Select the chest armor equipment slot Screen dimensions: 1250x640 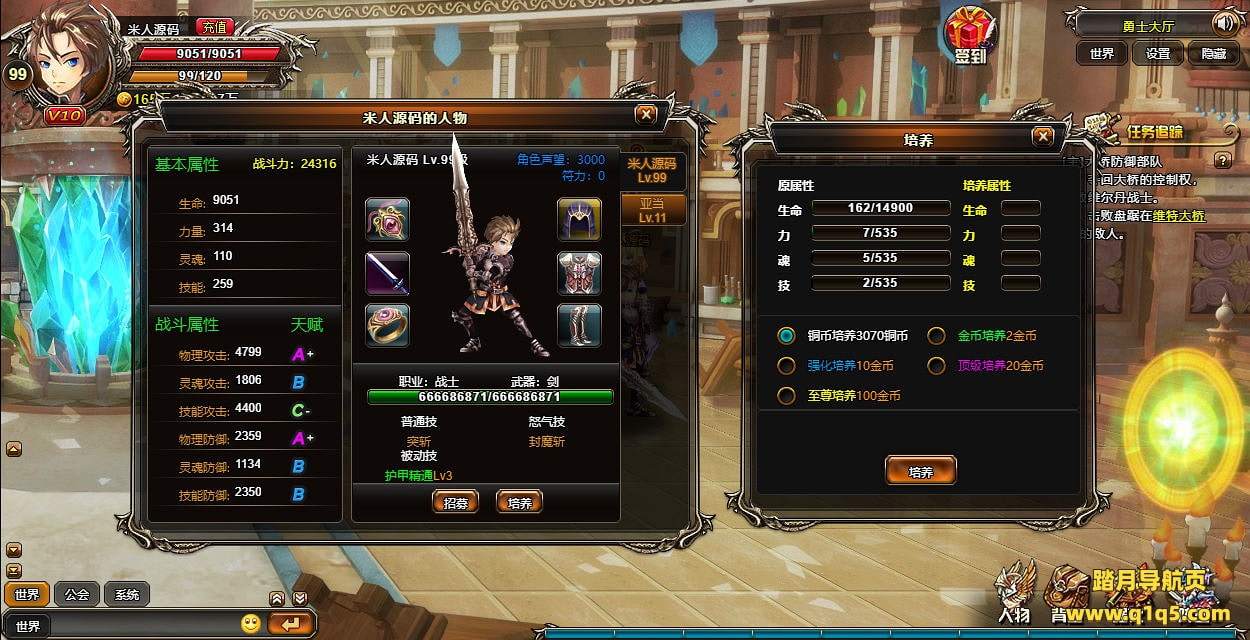click(x=579, y=273)
